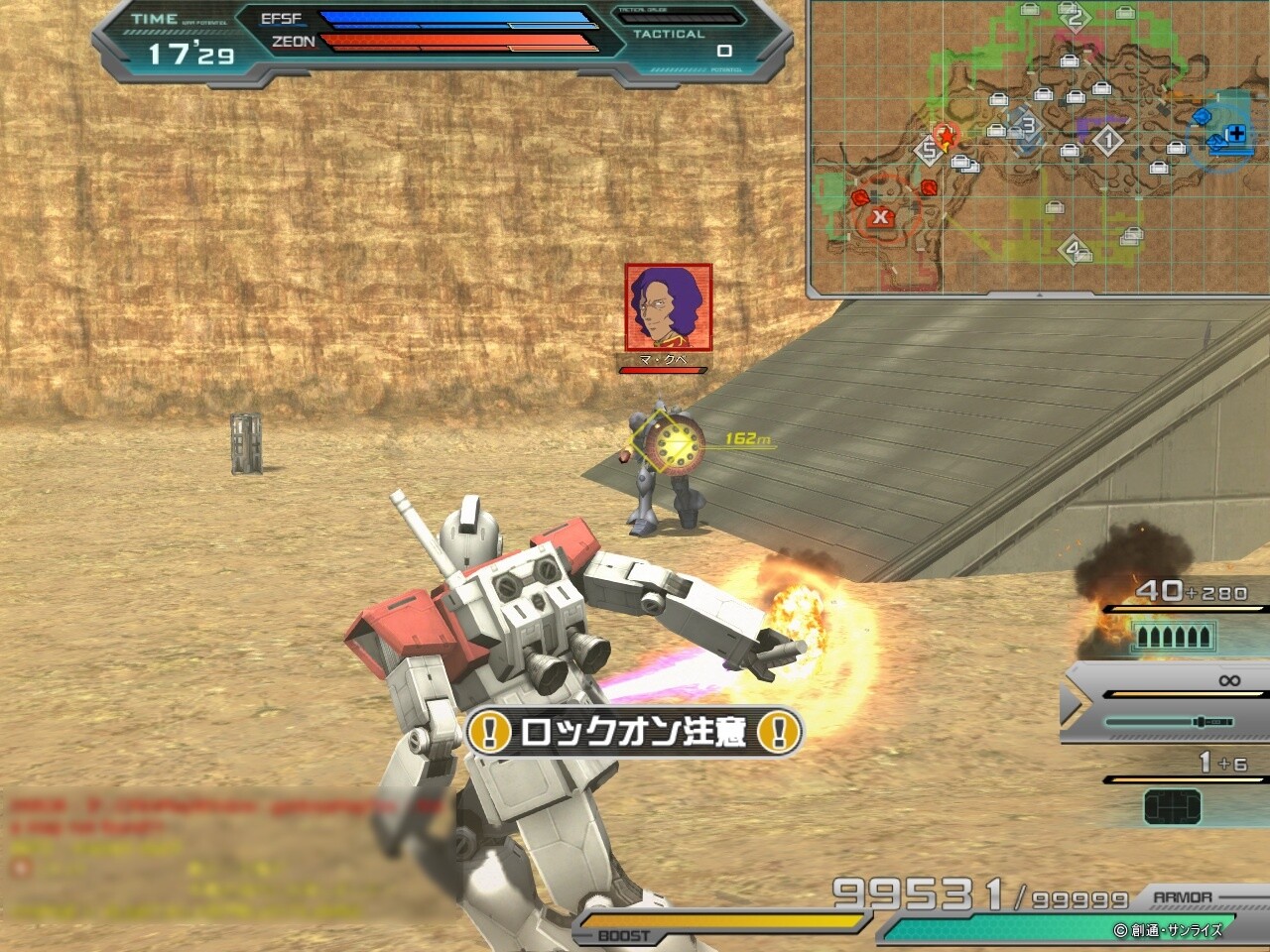Click the yellow lock-on target reticle

(677, 447)
